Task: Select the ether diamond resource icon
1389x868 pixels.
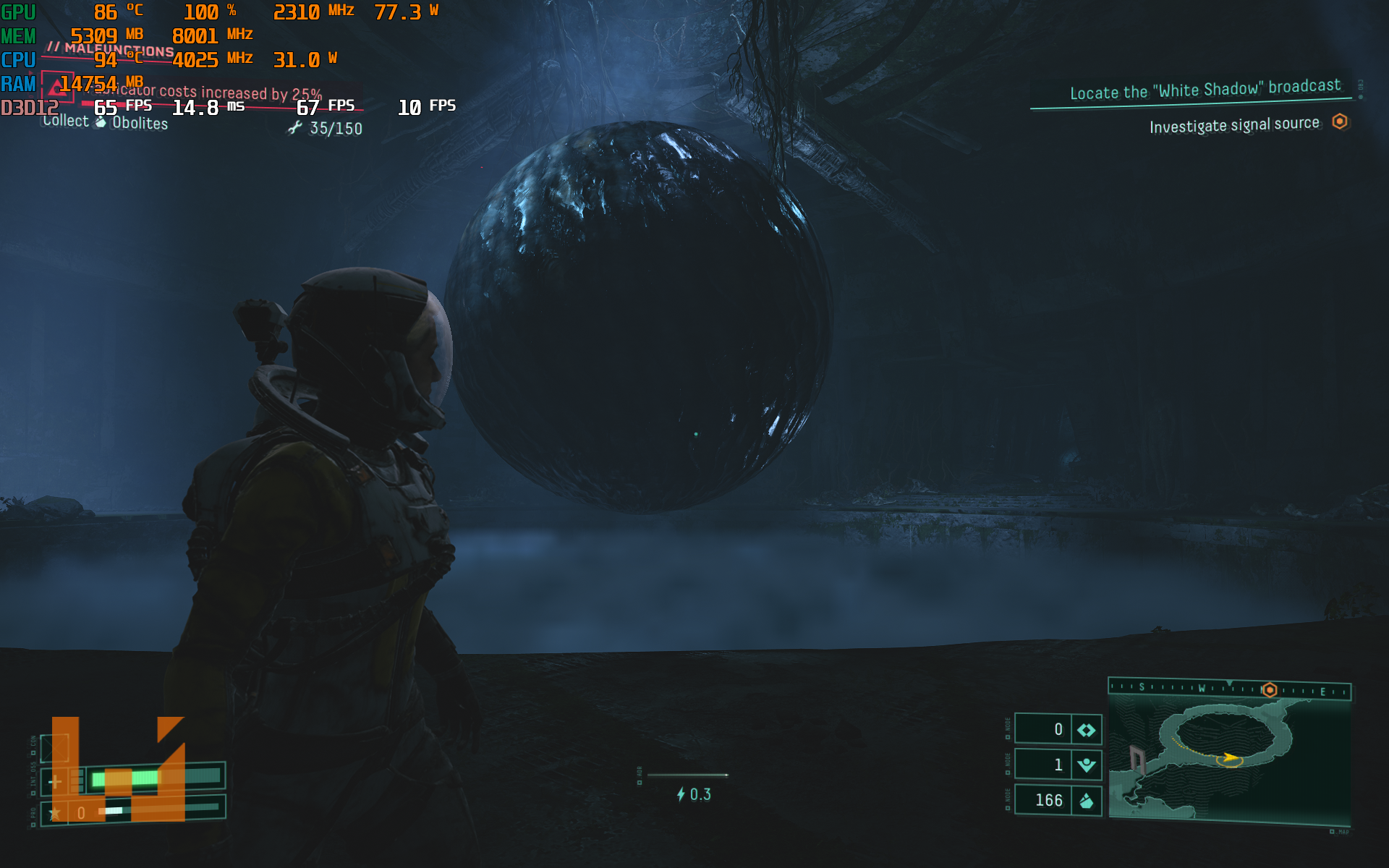Action: [1087, 730]
